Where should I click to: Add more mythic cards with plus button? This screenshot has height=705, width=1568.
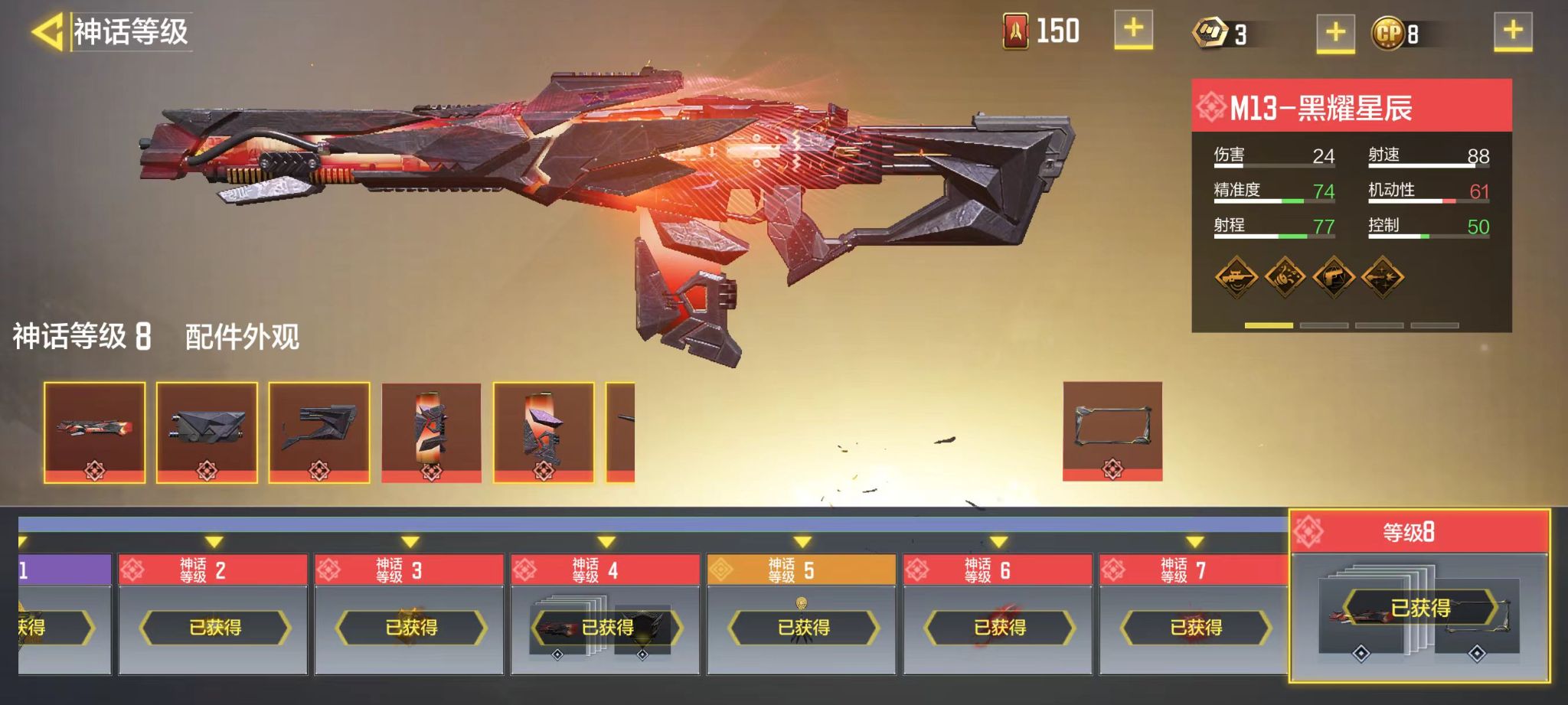click(1133, 31)
